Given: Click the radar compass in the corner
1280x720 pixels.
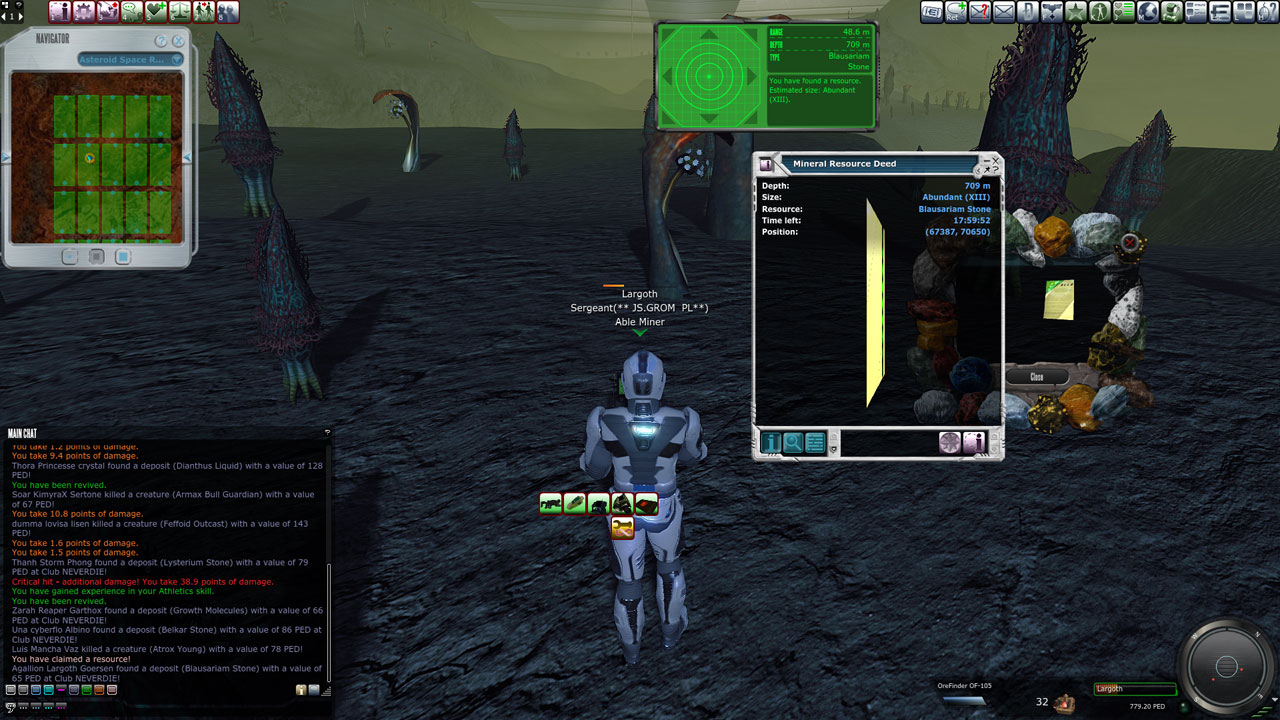Looking at the screenshot, I should (1226, 666).
